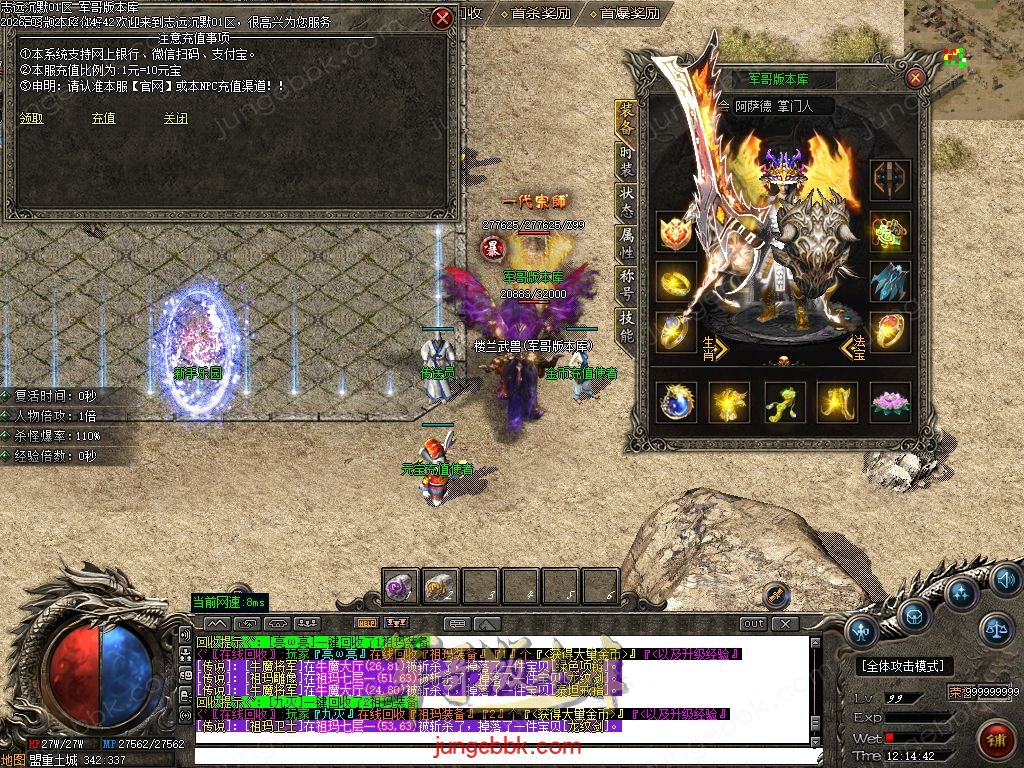Click the 领取 claim link
This screenshot has width=1024, height=768.
[32, 118]
